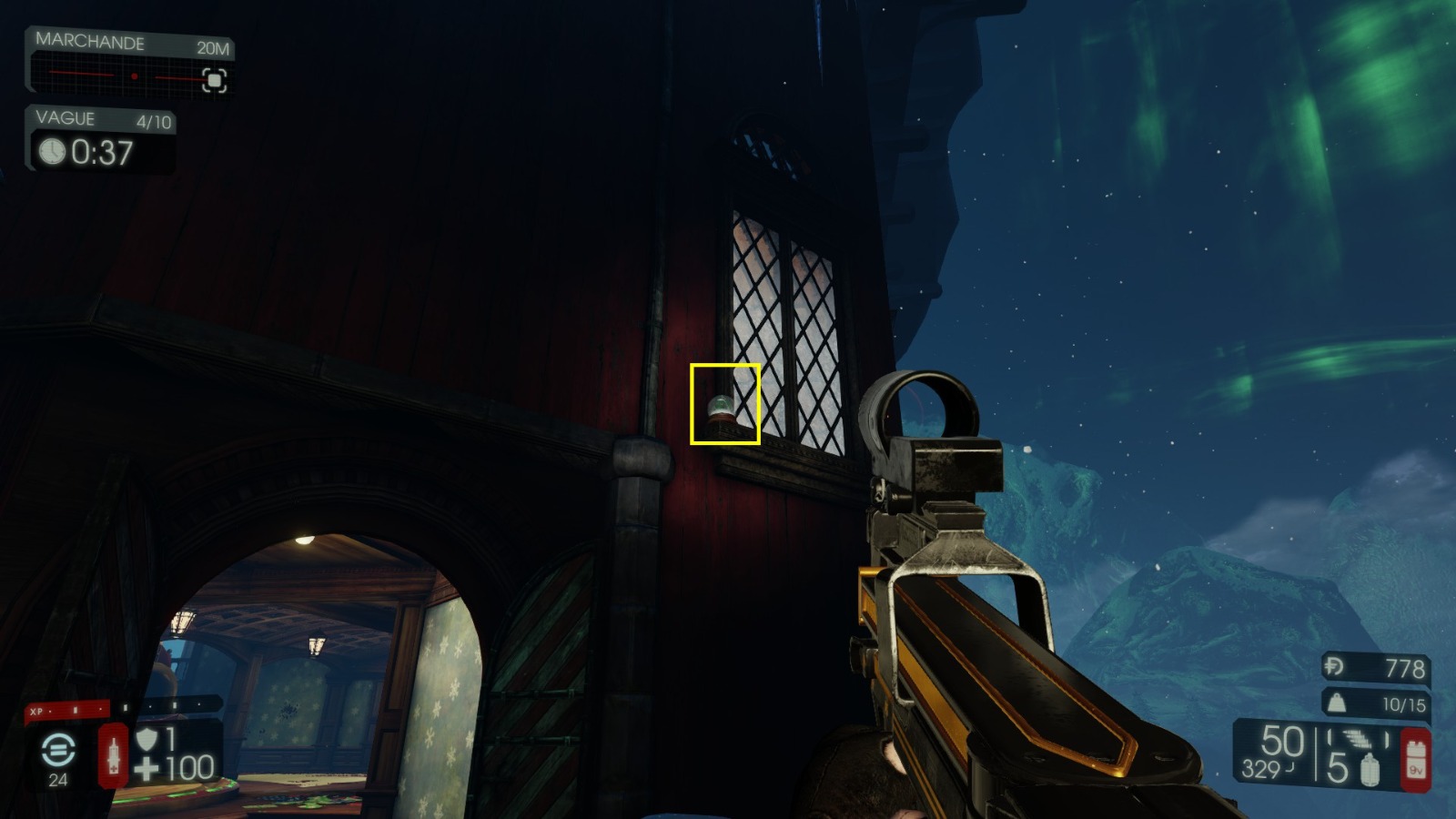Click the bullet stack icon above the magazine count
Screen dimensions: 1456x819
[1356, 738]
